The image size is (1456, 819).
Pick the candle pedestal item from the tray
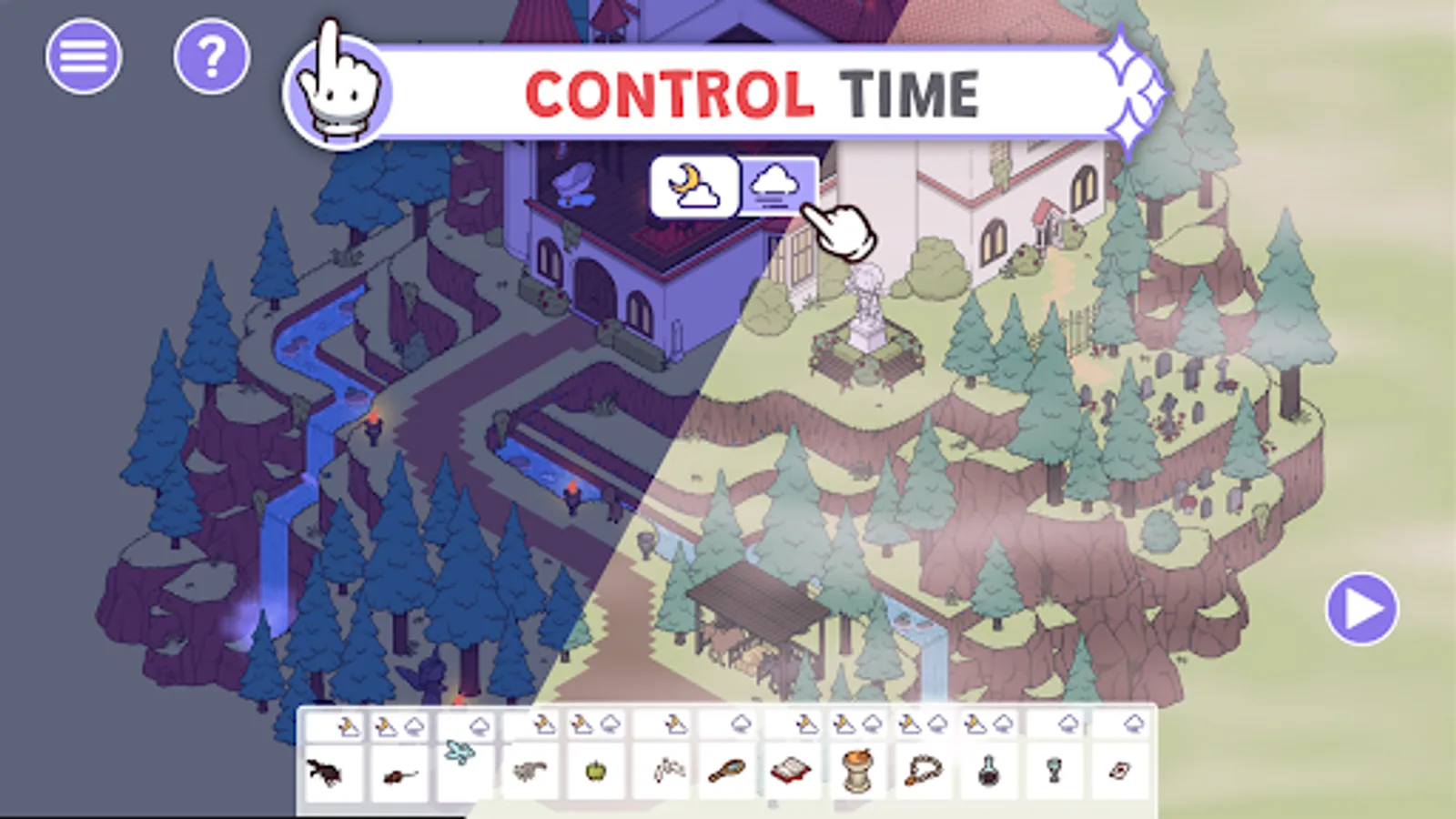coord(857,772)
